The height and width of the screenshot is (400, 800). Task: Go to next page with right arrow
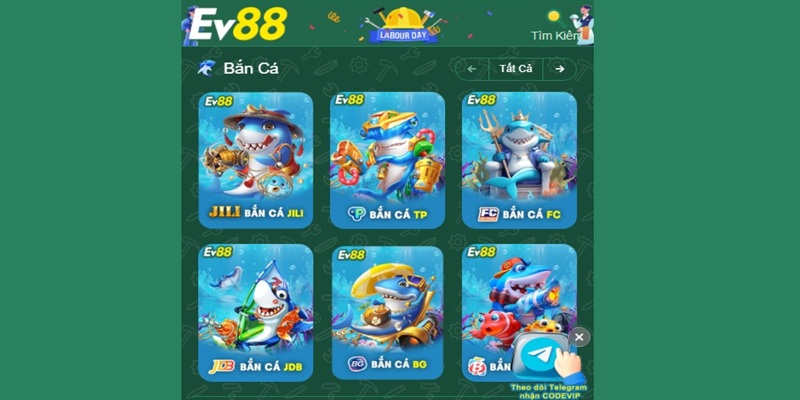pyautogui.click(x=560, y=69)
